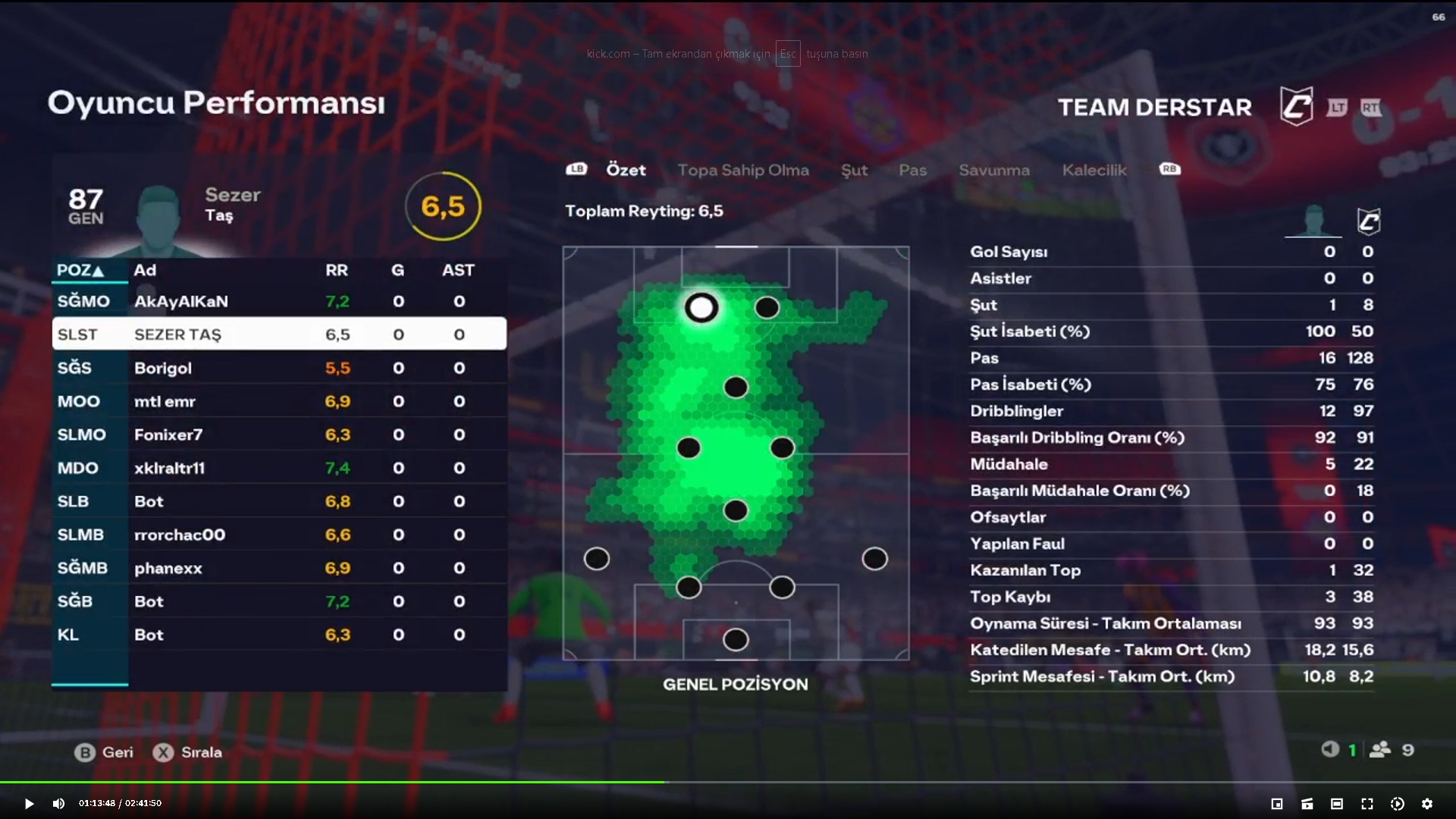Select the Özet summary tab

pyautogui.click(x=626, y=171)
